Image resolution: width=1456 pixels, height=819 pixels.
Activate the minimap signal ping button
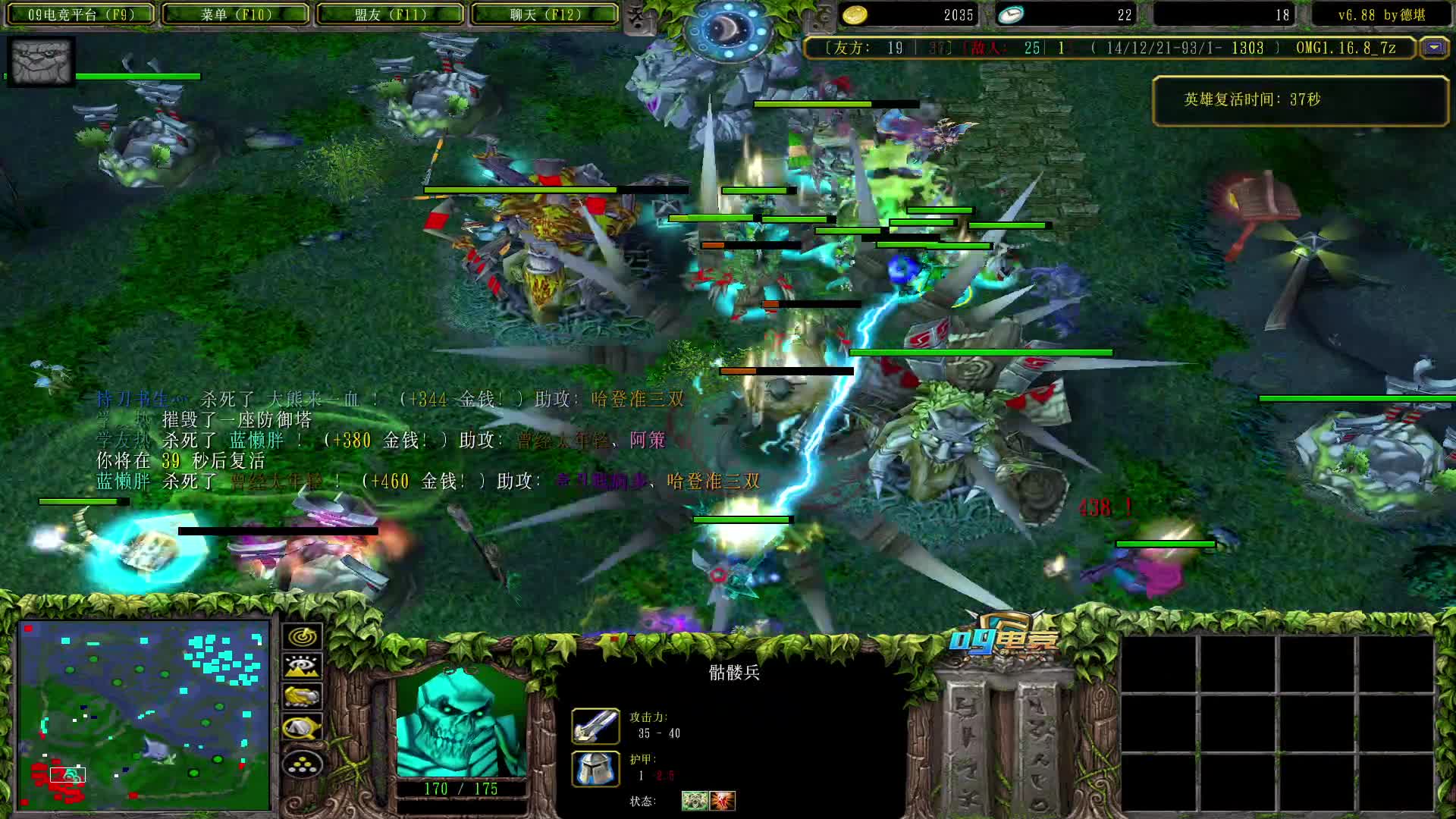tap(302, 636)
